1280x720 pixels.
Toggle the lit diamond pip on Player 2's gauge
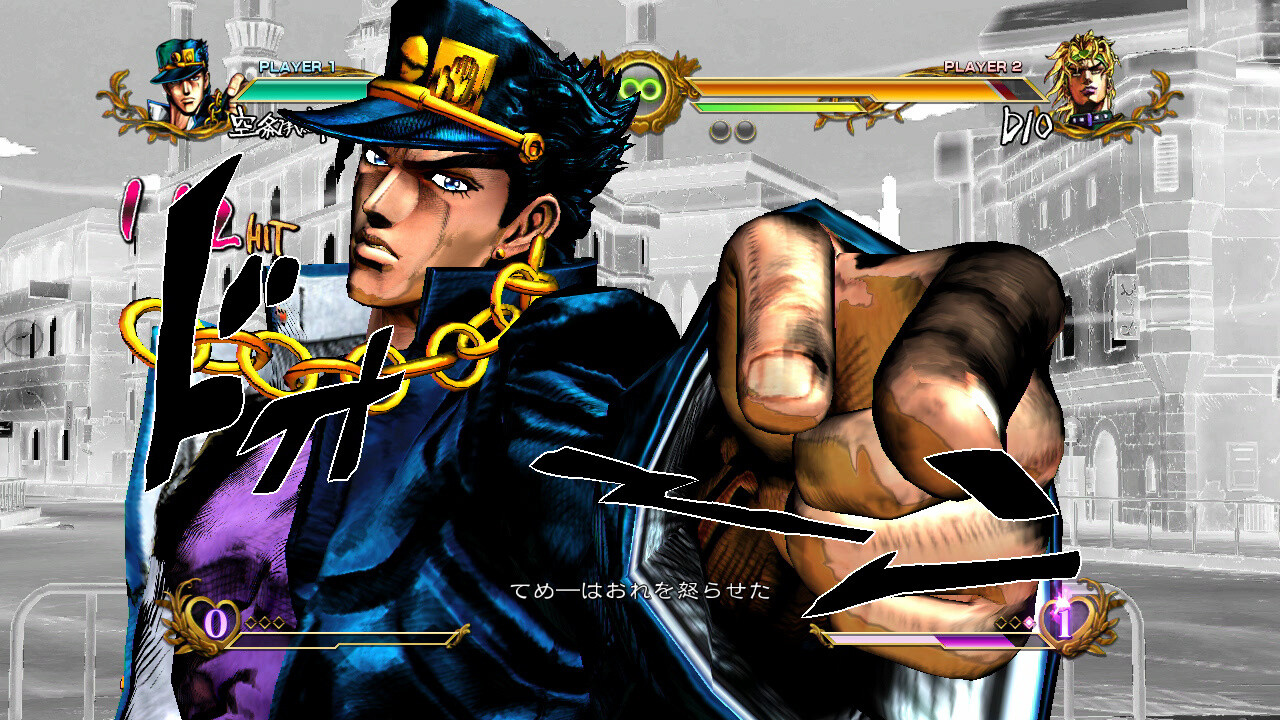click(x=1027, y=622)
